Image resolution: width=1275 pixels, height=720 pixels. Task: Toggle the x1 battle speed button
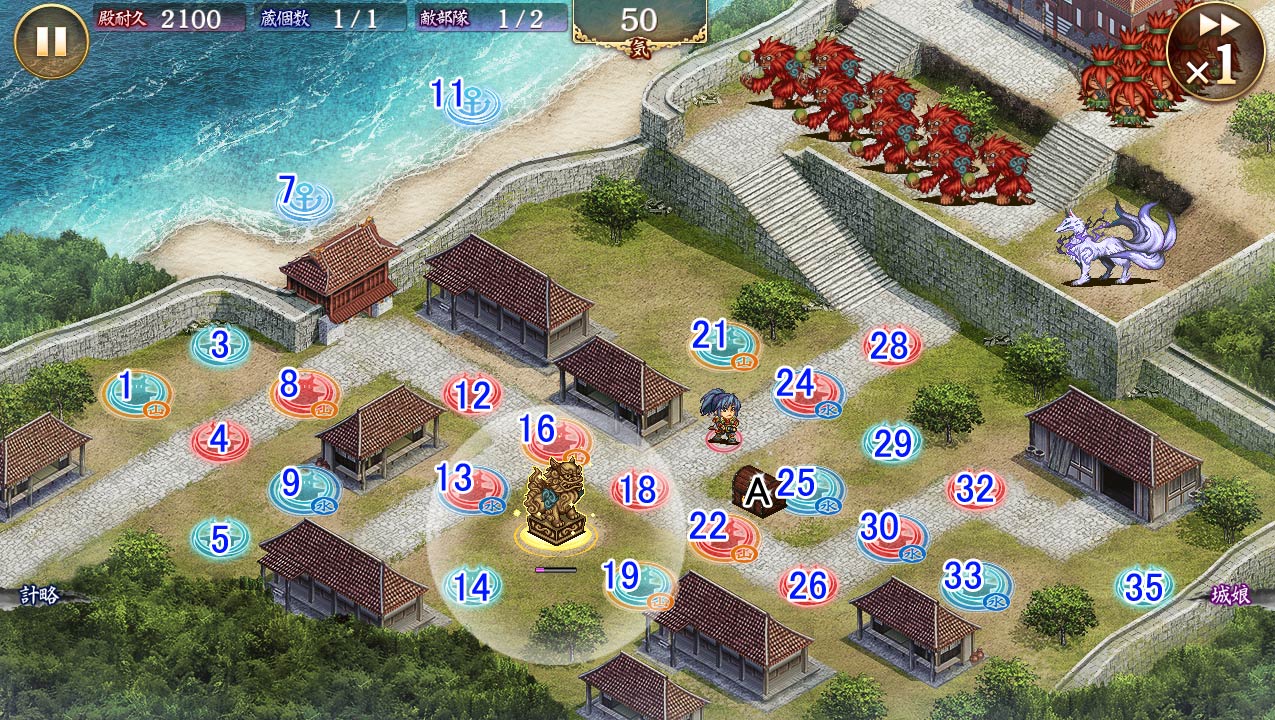[1214, 53]
